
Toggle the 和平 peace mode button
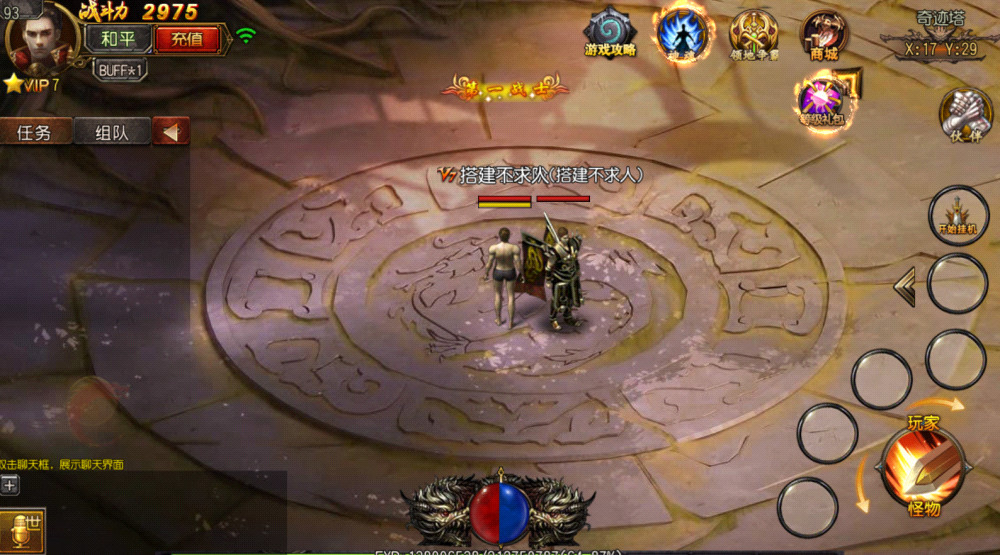(x=118, y=39)
